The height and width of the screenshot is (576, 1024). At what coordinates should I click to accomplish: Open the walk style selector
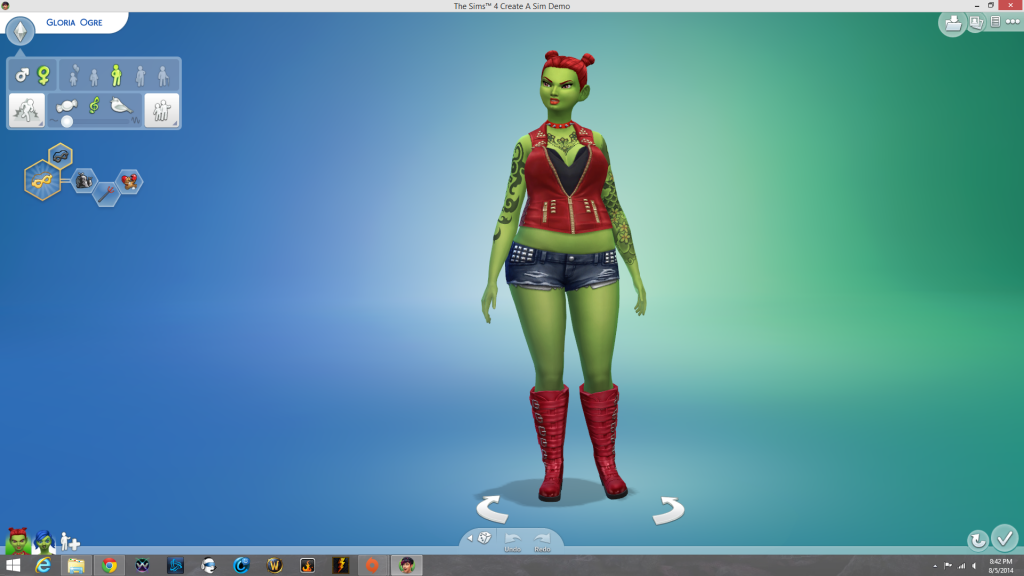point(25,110)
